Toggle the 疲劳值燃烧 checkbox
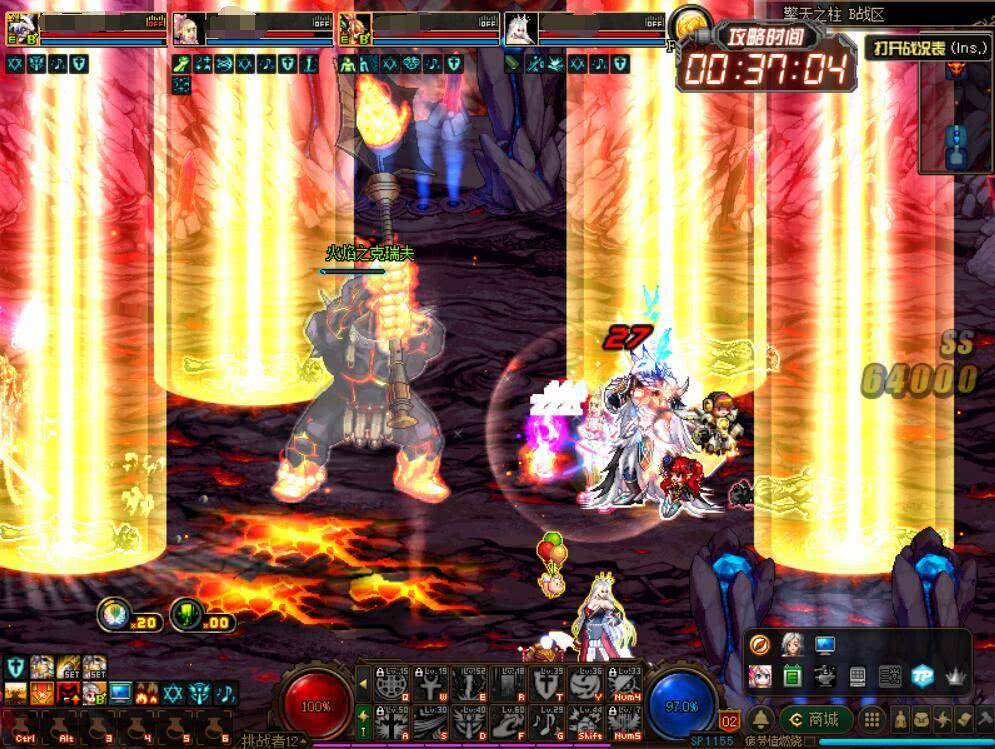 (x=811, y=742)
